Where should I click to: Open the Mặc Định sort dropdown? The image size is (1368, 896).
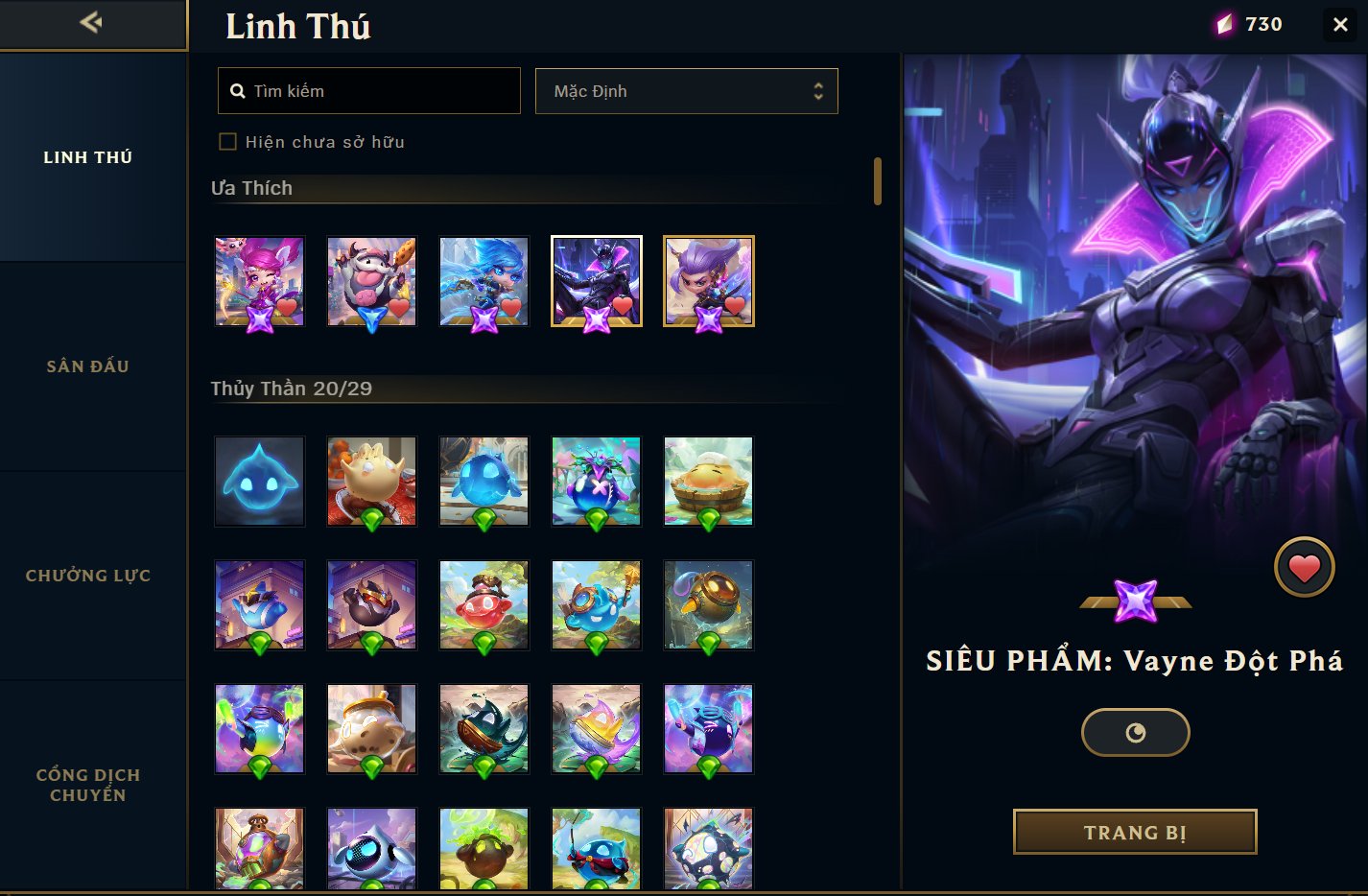(686, 90)
